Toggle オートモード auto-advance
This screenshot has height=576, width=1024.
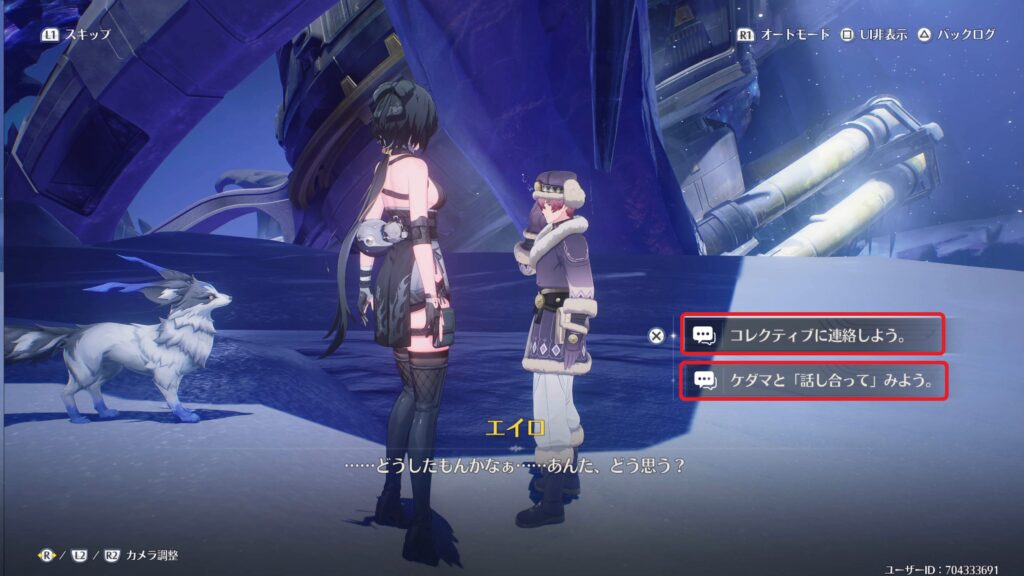786,34
